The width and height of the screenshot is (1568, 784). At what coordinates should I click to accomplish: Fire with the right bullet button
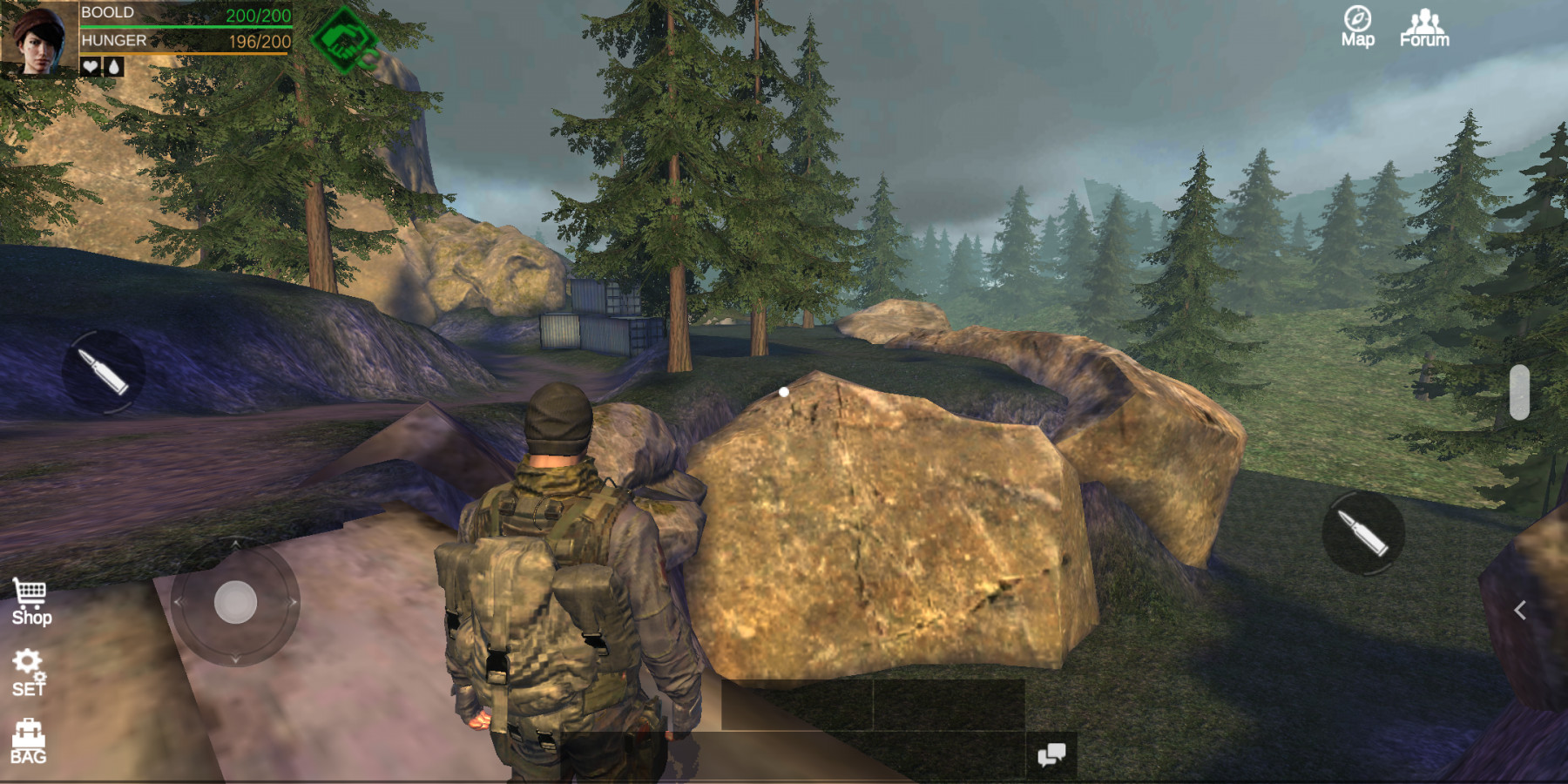point(1363,532)
